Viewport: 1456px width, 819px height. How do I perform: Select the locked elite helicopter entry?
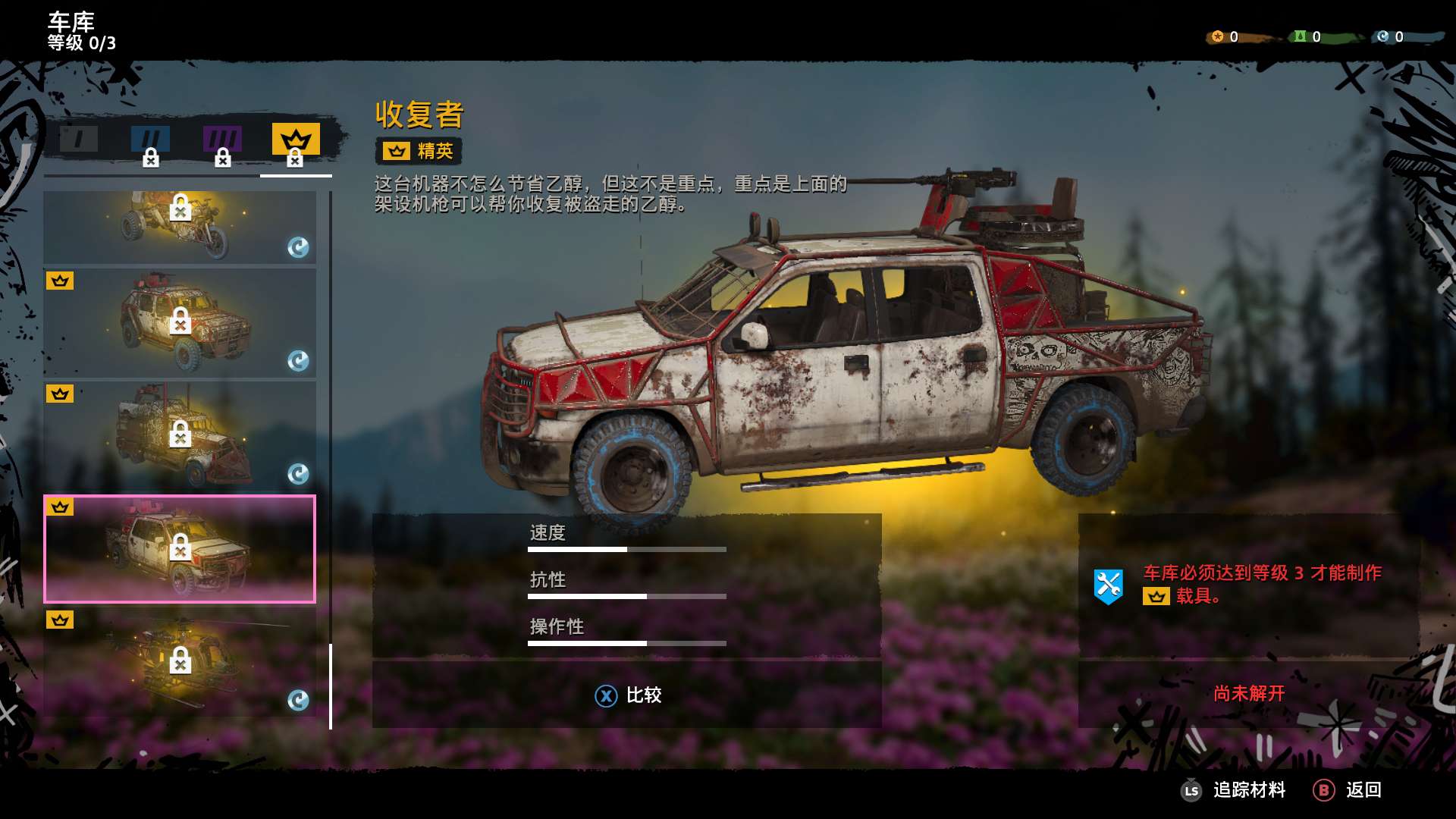pyautogui.click(x=180, y=662)
